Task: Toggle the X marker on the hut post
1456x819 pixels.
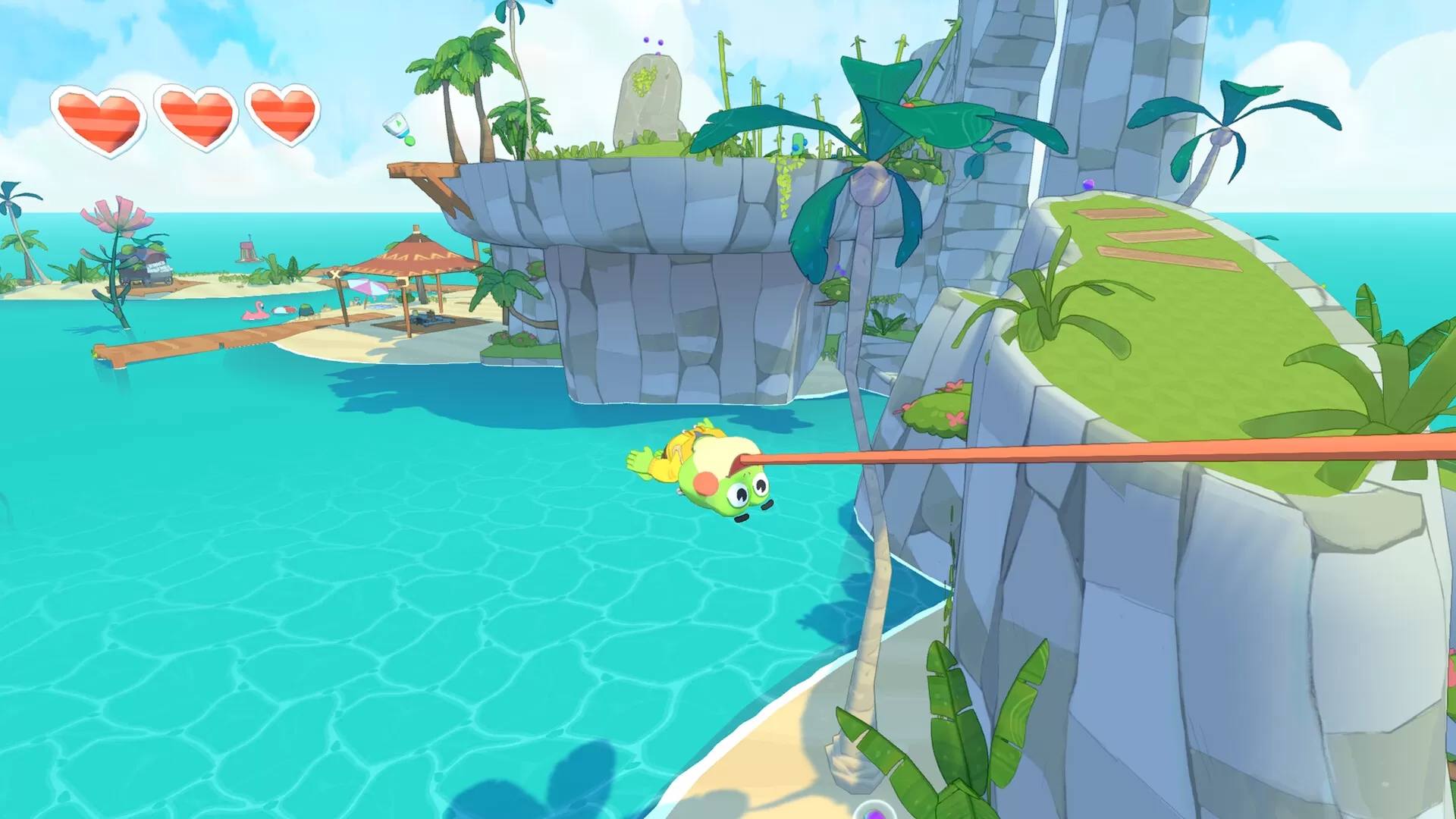Action: [335, 275]
